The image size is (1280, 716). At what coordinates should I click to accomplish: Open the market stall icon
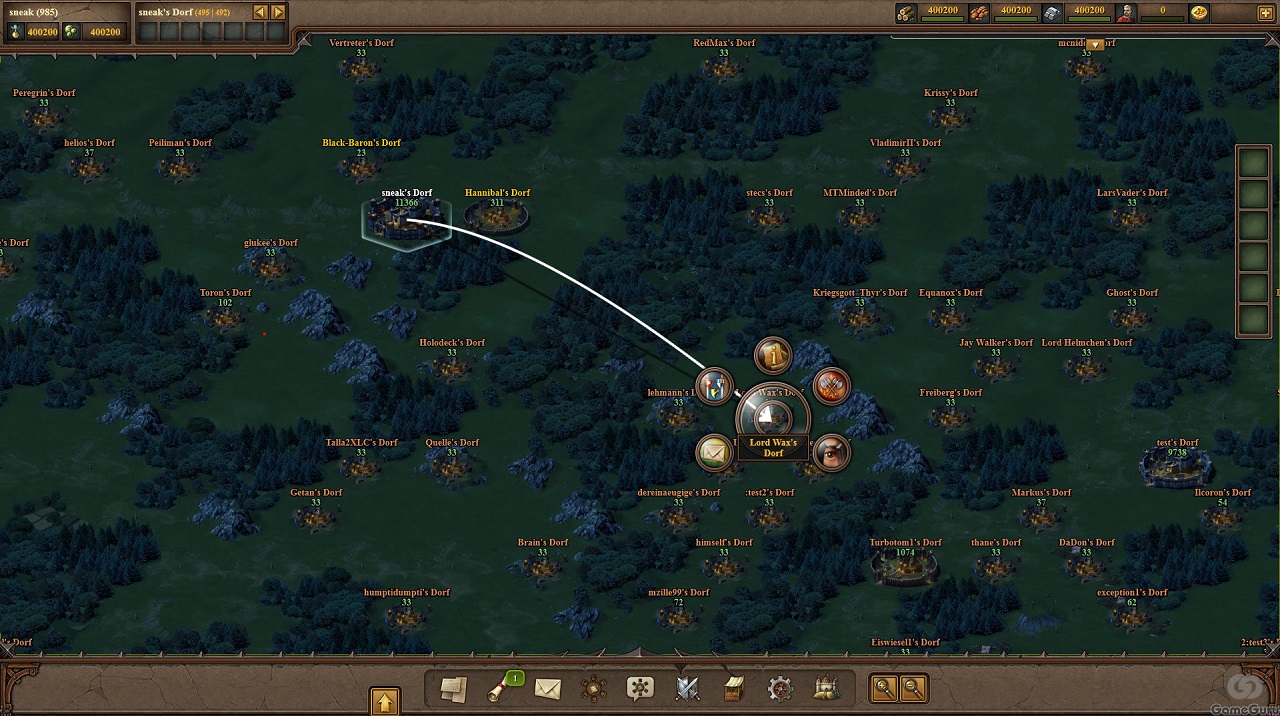tap(734, 688)
